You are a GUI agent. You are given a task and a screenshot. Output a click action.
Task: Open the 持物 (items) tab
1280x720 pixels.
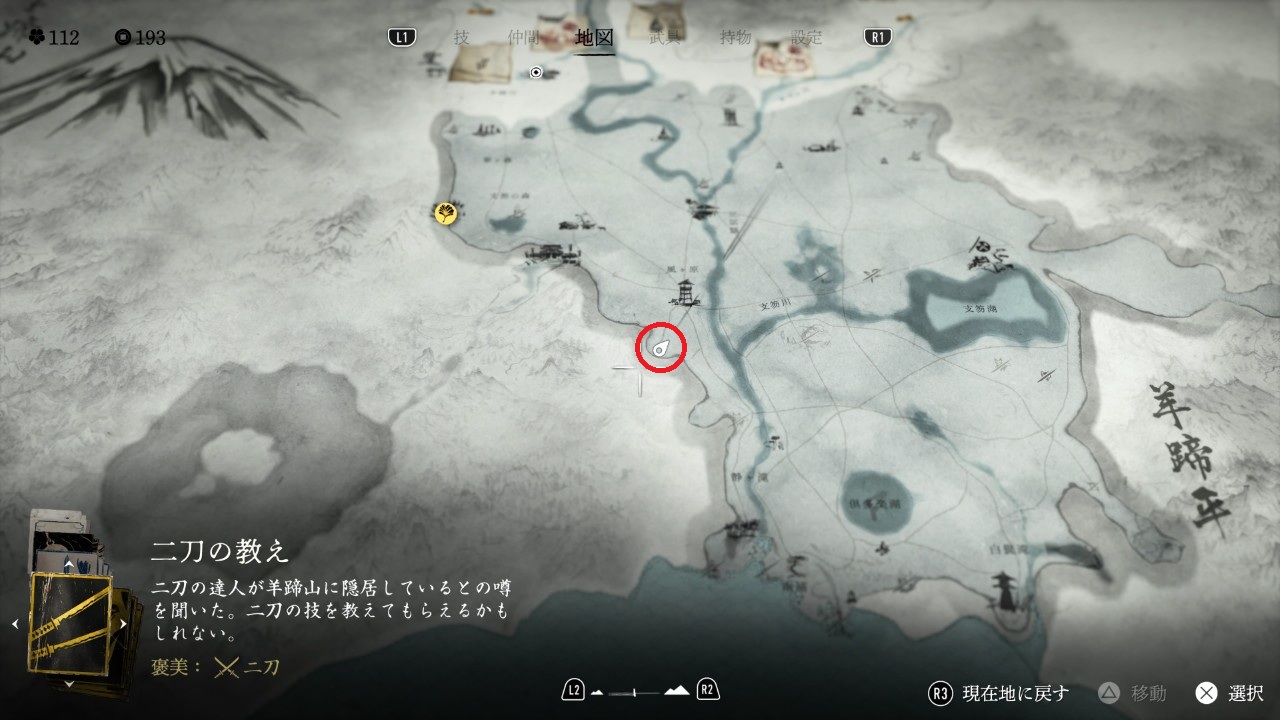(x=736, y=37)
